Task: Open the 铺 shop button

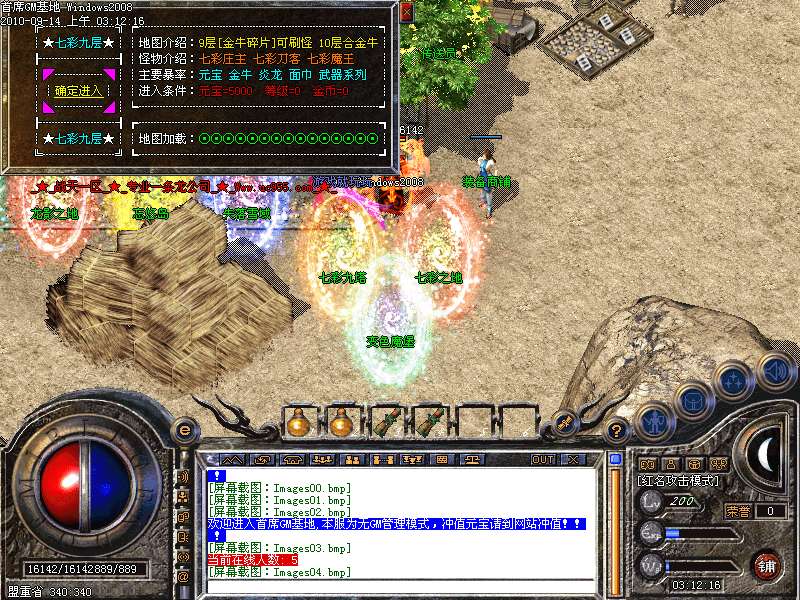Action: coord(767,565)
